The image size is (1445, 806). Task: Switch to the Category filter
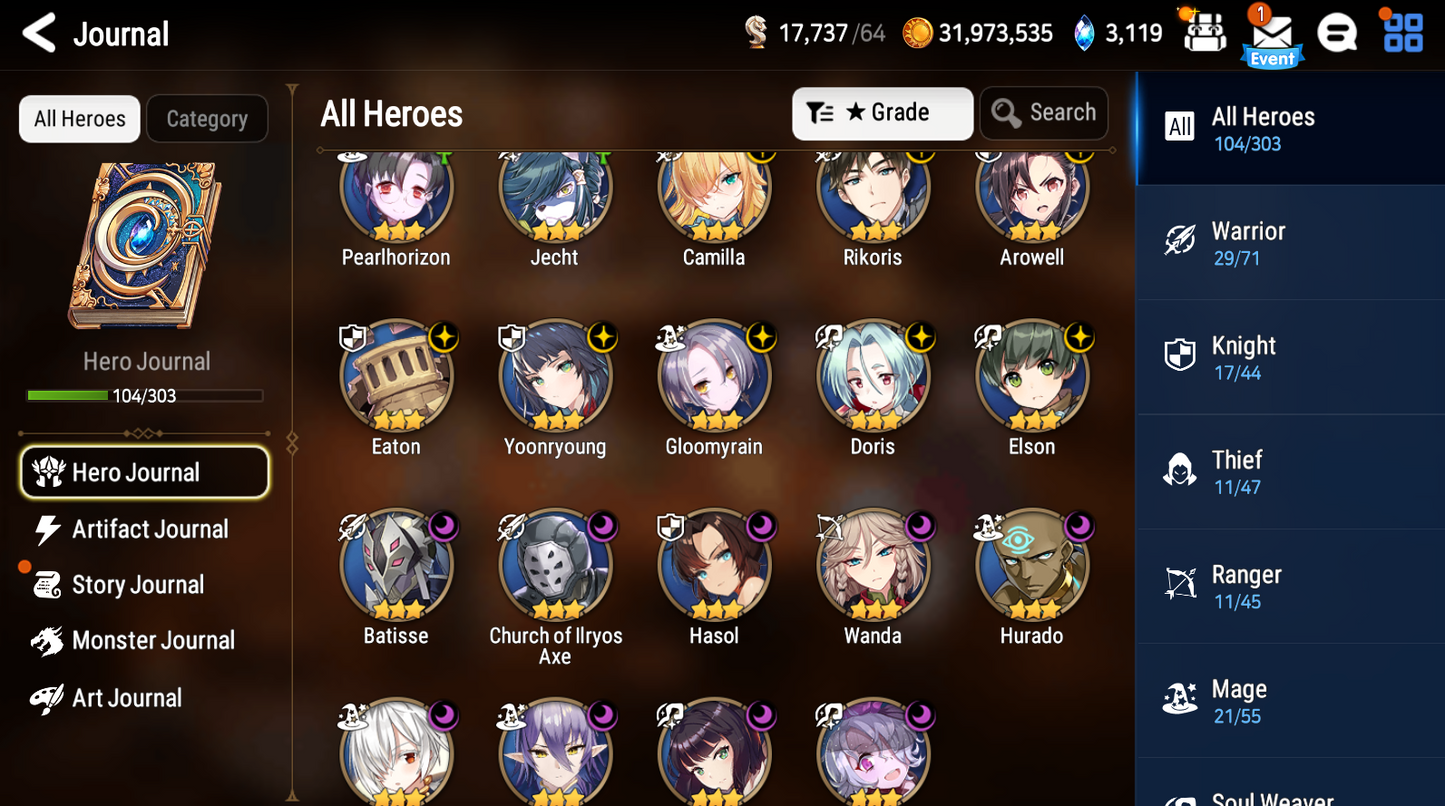207,118
